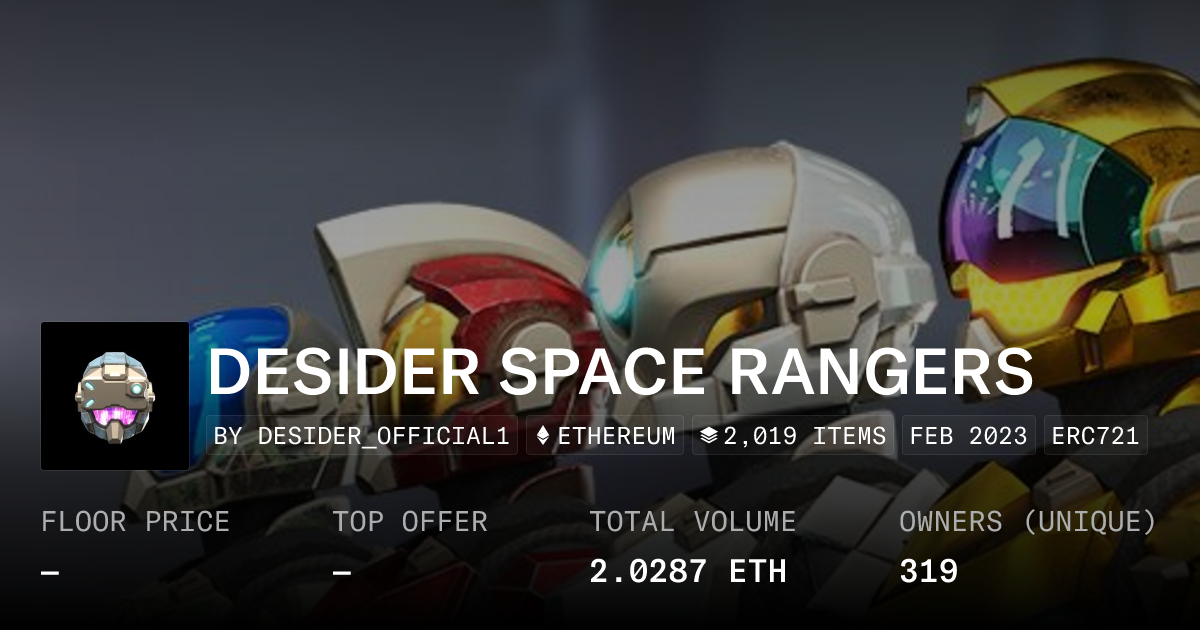The image size is (1200, 630).
Task: Select the Ethereum chain badge
Action: [605, 436]
